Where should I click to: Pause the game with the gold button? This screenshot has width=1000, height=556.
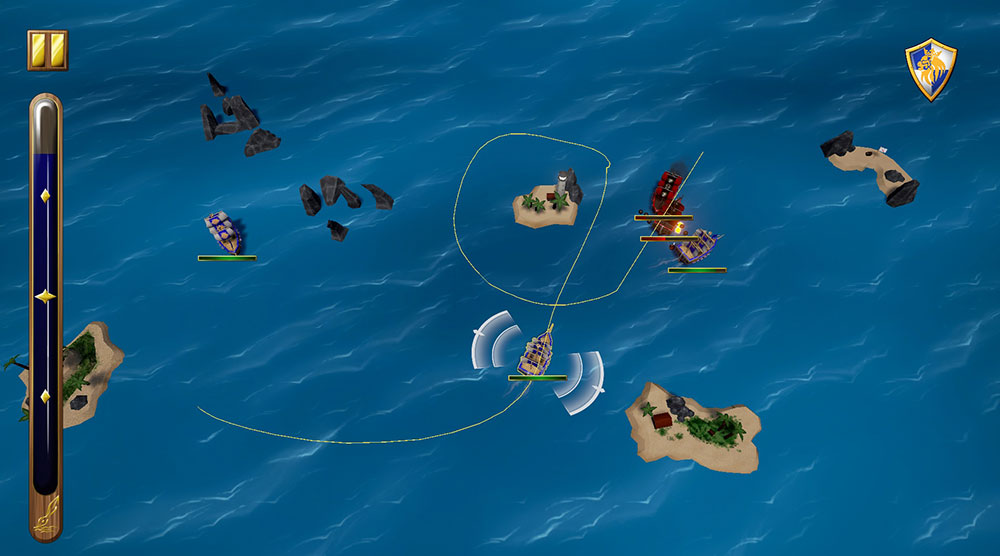[x=47, y=50]
